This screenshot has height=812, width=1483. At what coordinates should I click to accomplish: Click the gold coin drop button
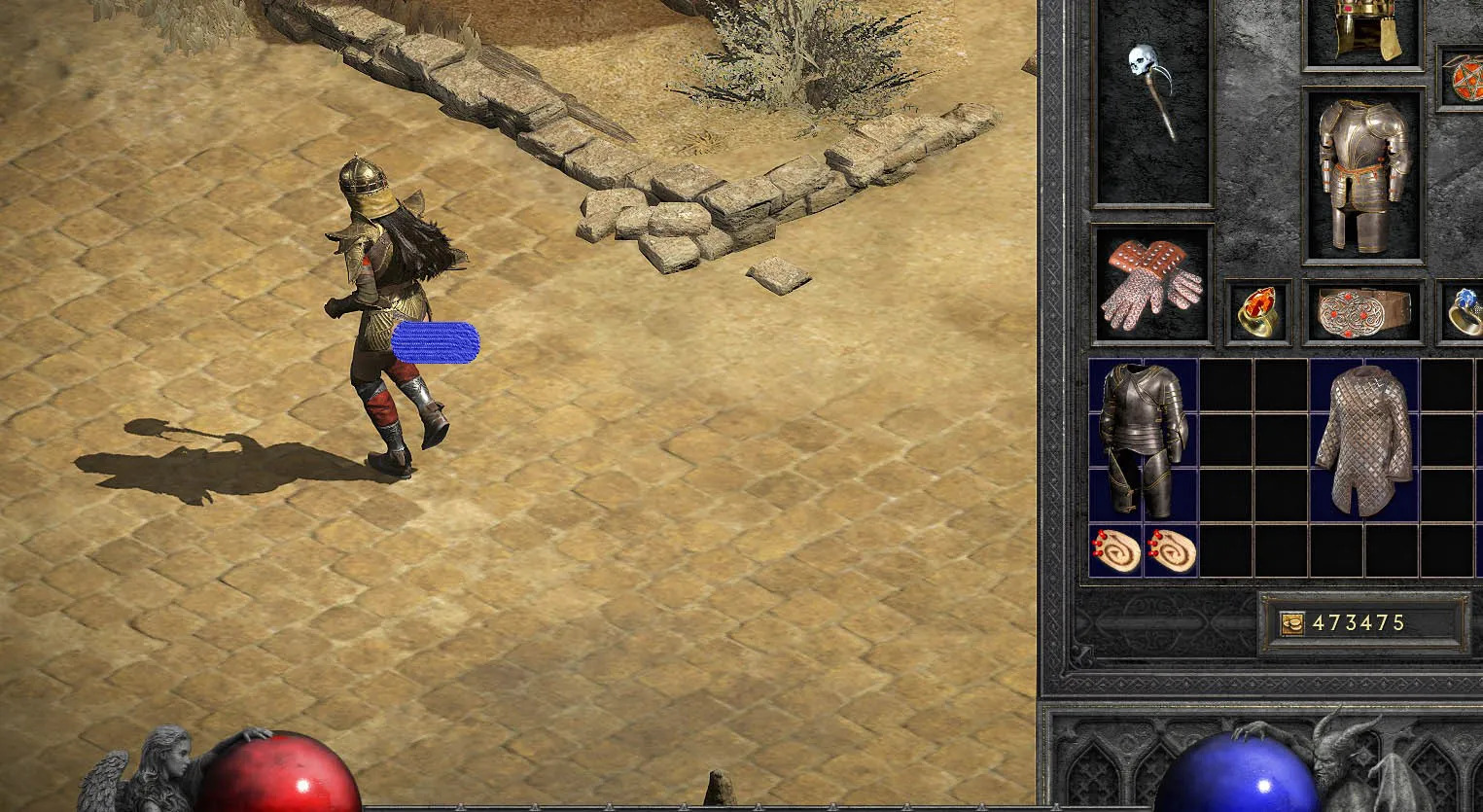1291,624
